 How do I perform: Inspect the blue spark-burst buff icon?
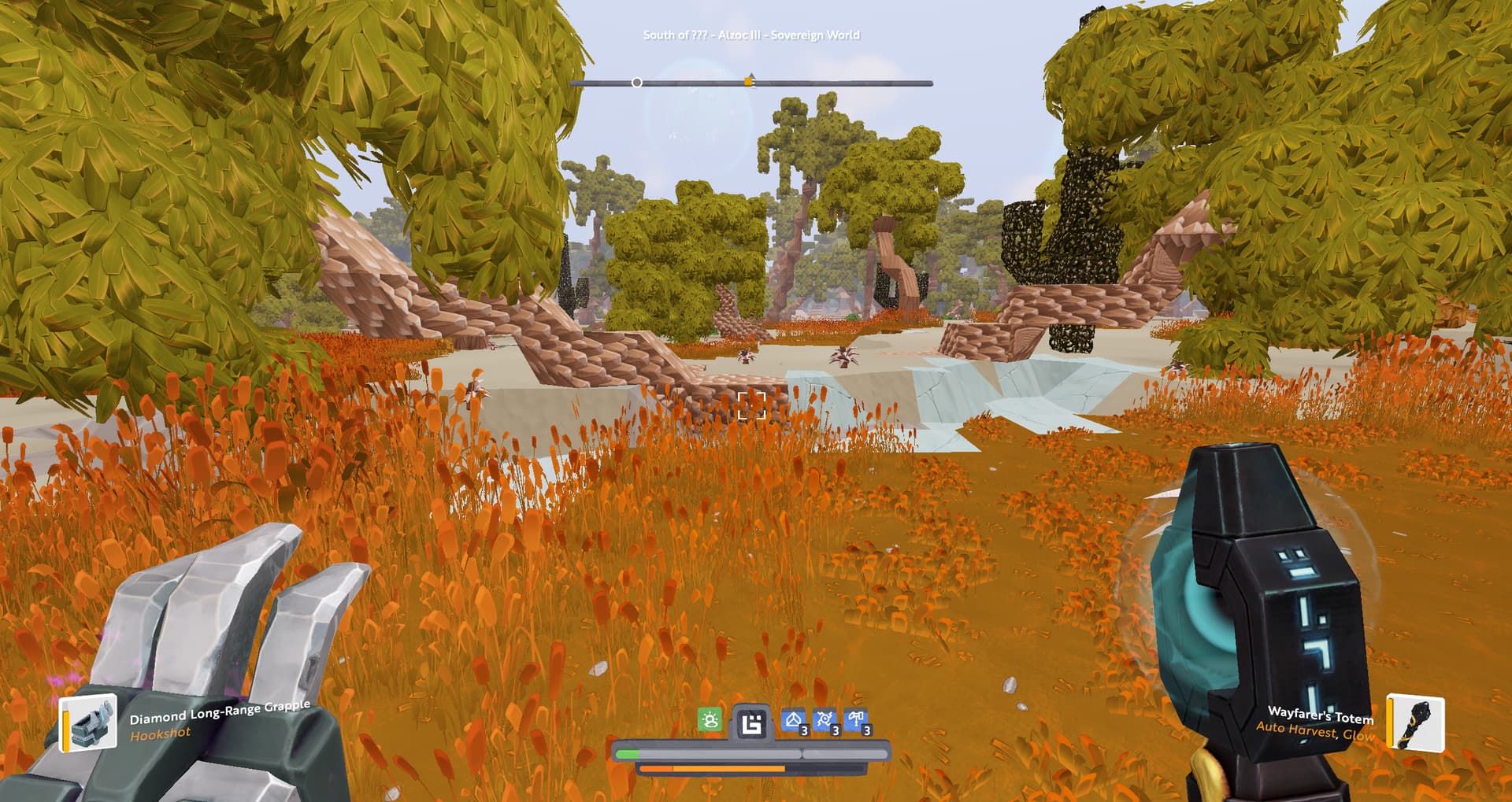coord(825,721)
